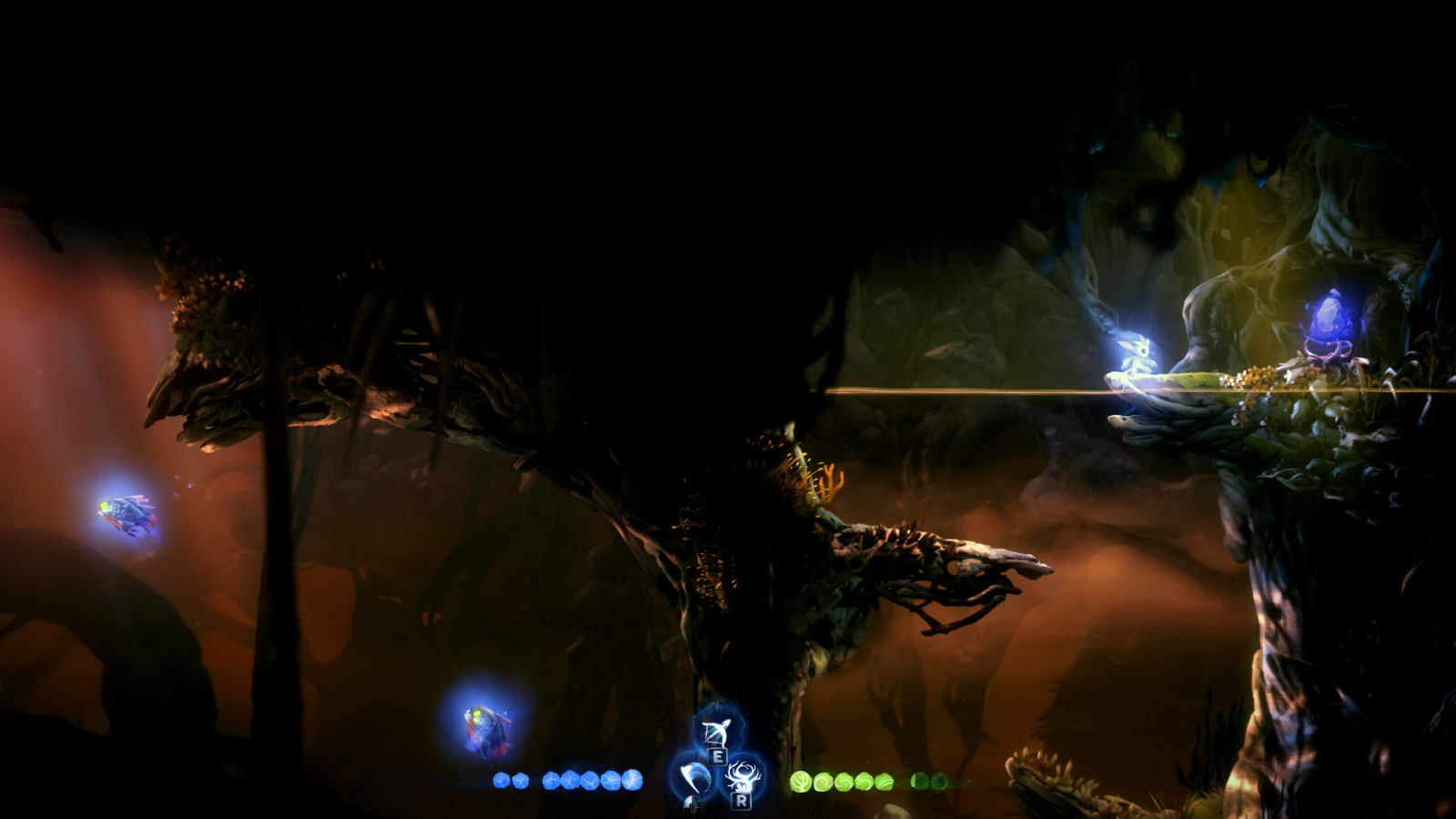Click the glowing blue Spirit Light crystal
1456x819 pixels.
(1331, 318)
